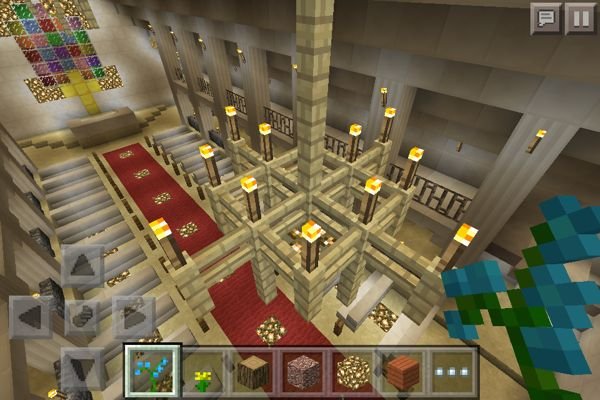
Task: Choose the wood log hotbar slot
Action: 254,370
